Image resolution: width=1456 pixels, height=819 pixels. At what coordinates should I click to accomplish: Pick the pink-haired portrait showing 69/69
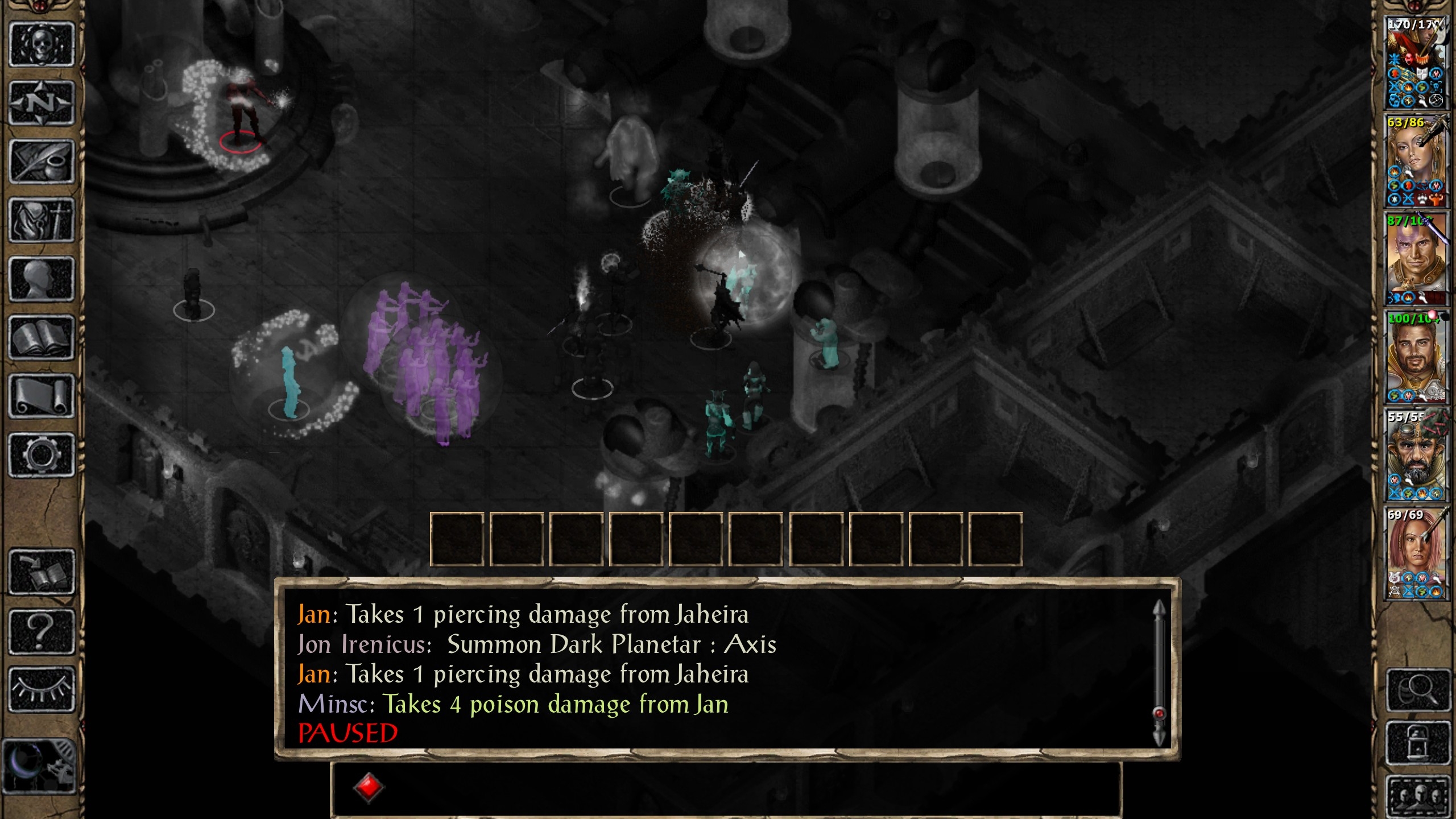(1416, 553)
